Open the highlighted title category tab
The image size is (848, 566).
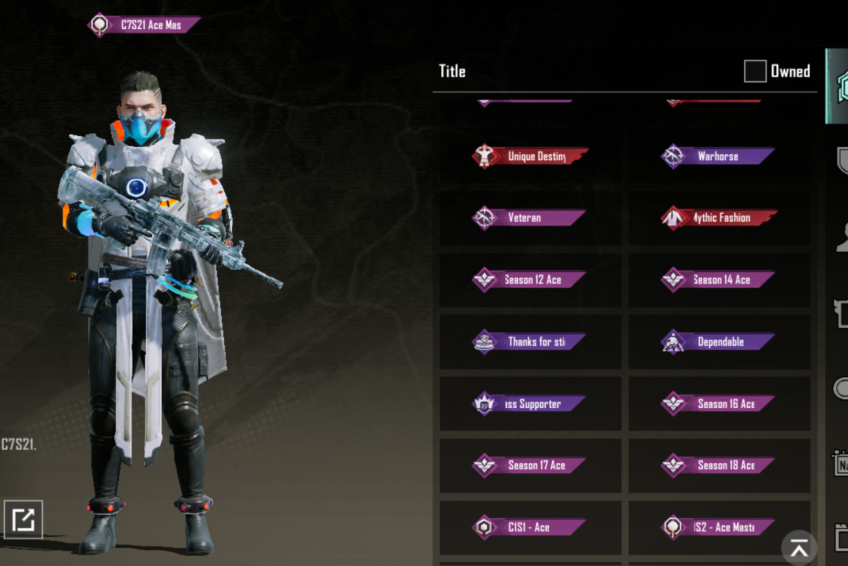837,86
